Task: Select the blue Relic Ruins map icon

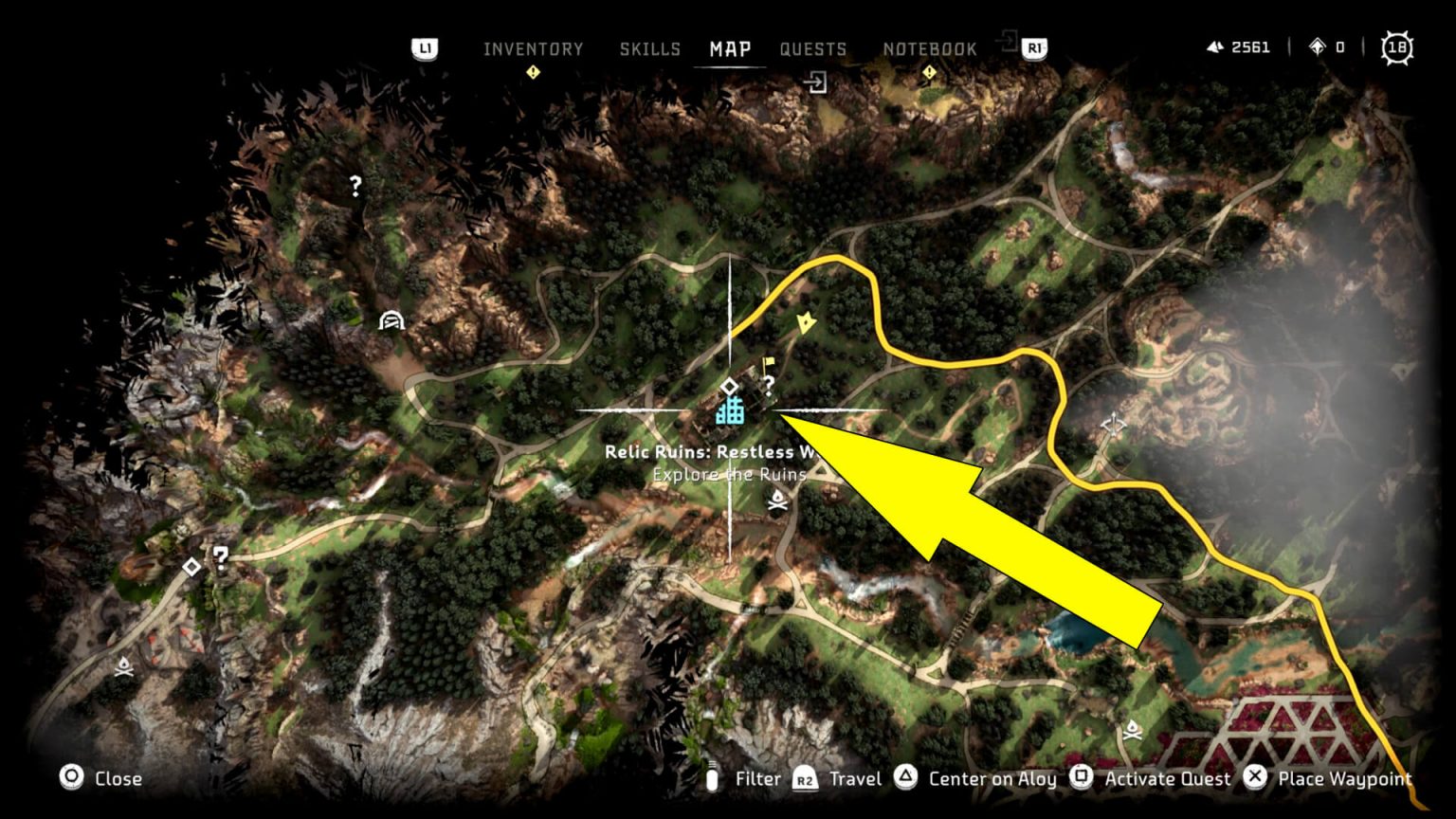Action: click(x=730, y=412)
